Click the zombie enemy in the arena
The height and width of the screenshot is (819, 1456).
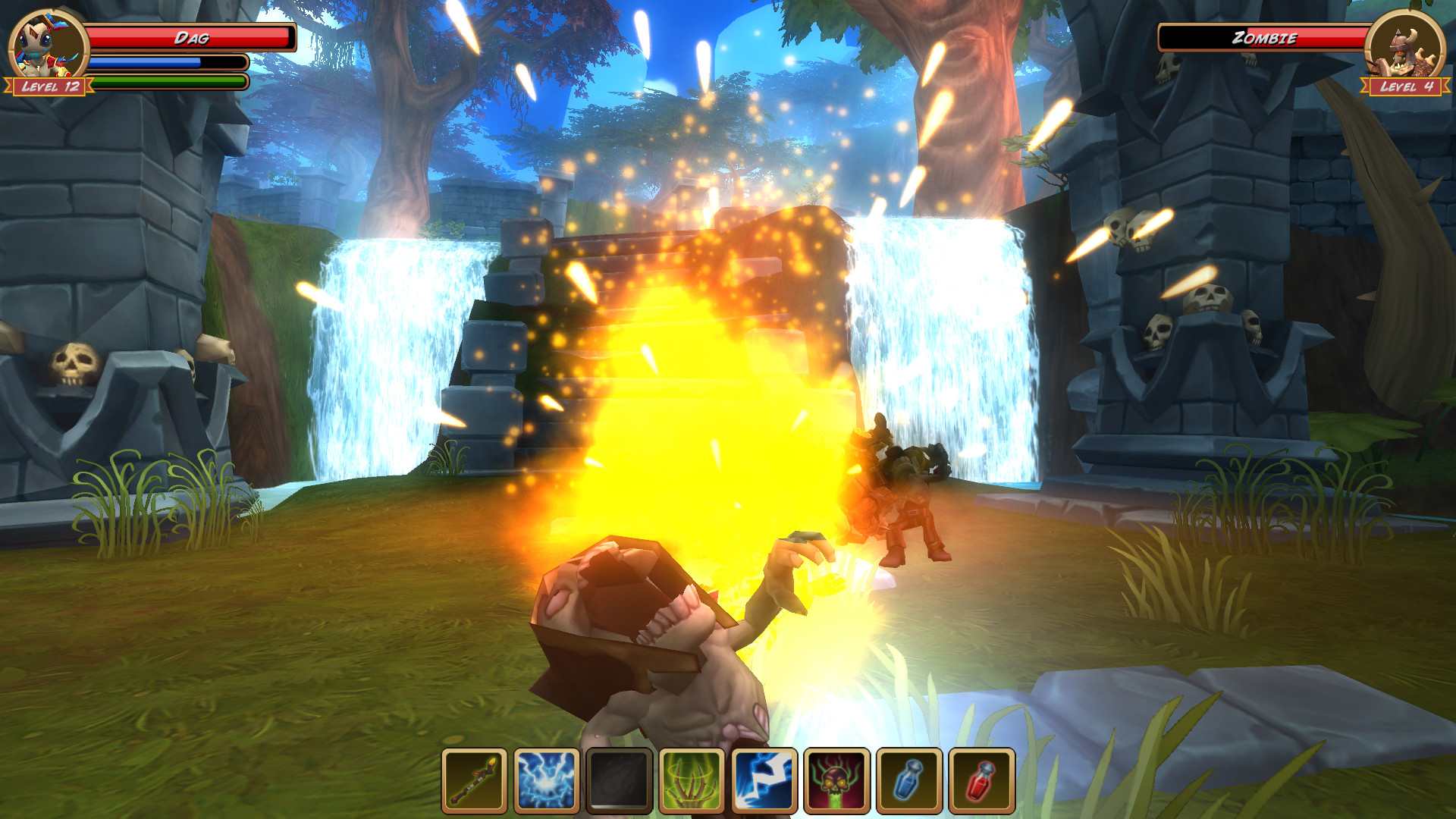[902, 493]
